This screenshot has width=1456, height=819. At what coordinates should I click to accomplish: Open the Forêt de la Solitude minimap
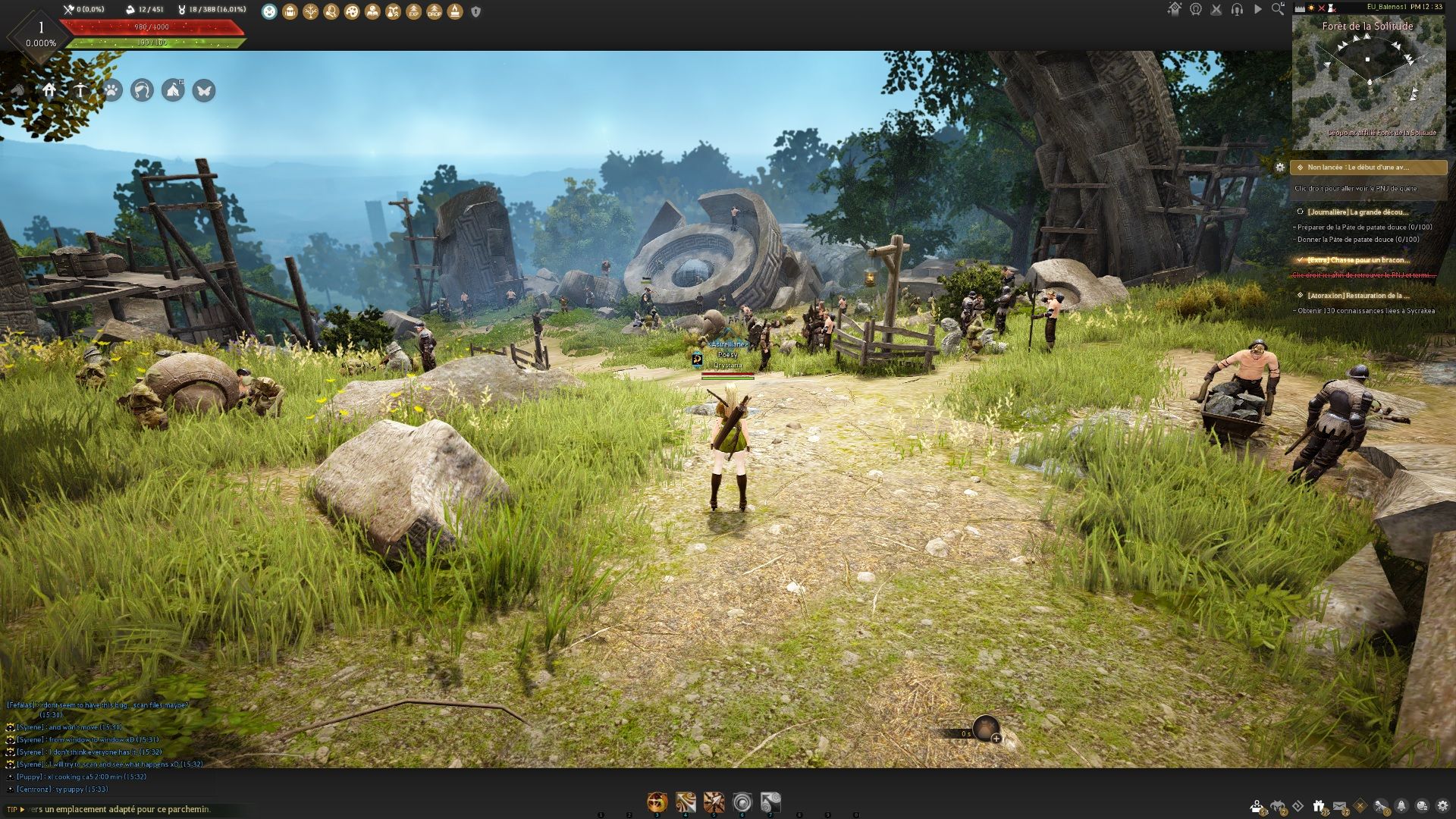(x=1368, y=83)
